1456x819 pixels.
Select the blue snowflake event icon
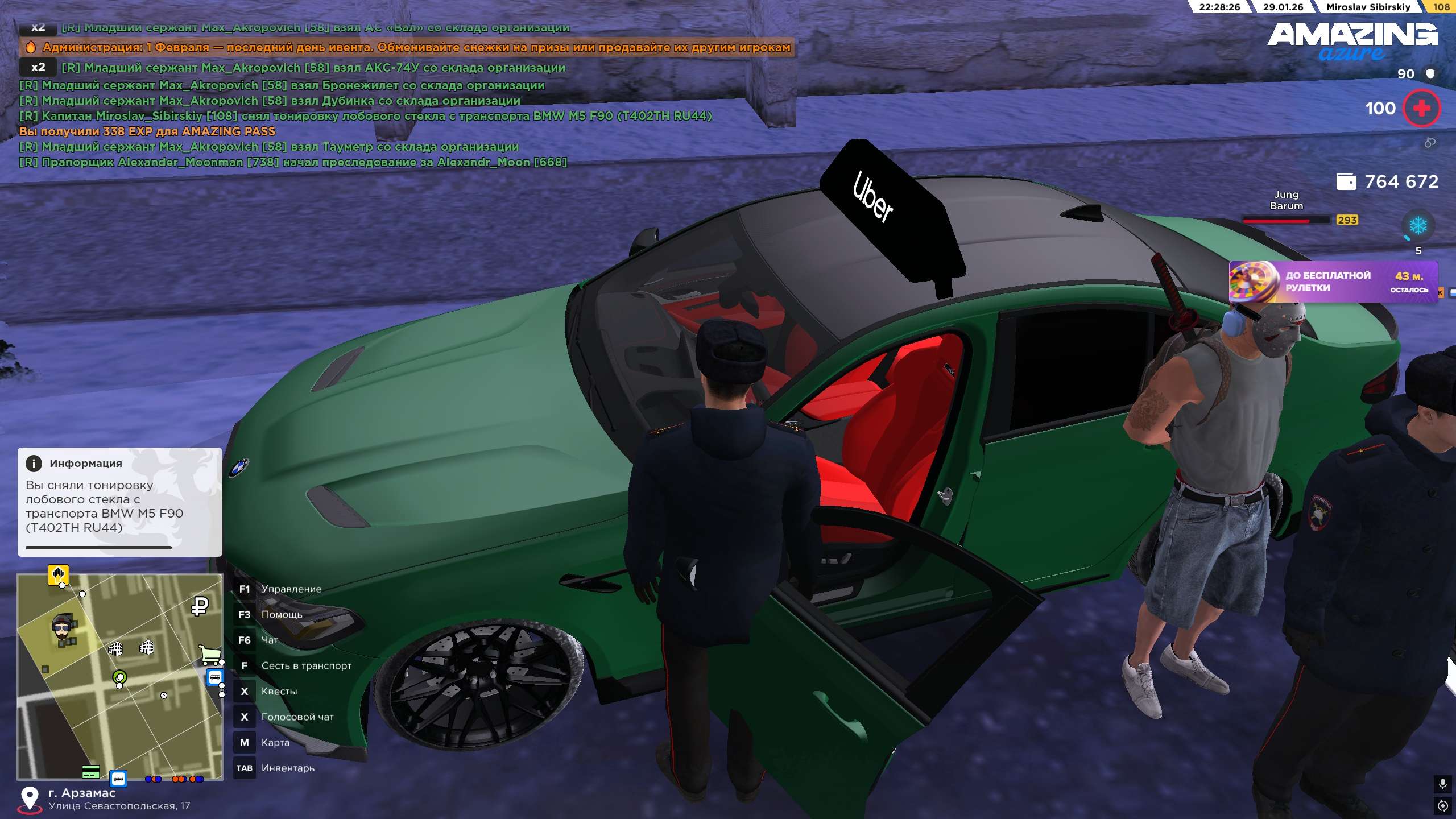pyautogui.click(x=1418, y=226)
